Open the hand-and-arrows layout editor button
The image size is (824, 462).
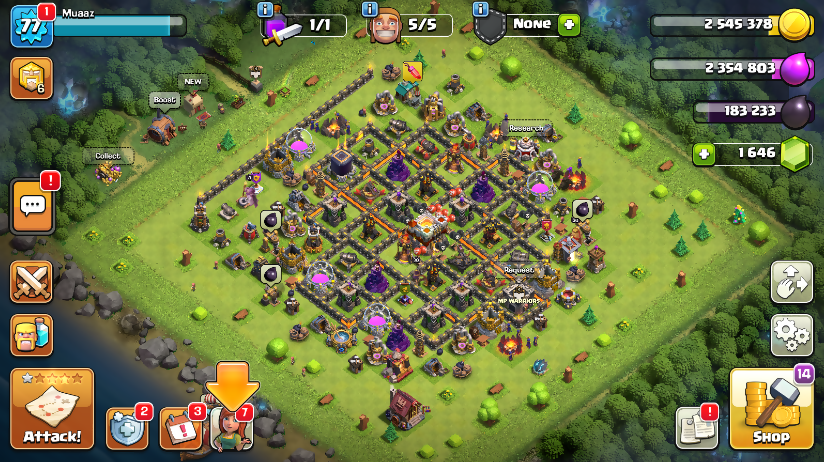click(x=791, y=282)
